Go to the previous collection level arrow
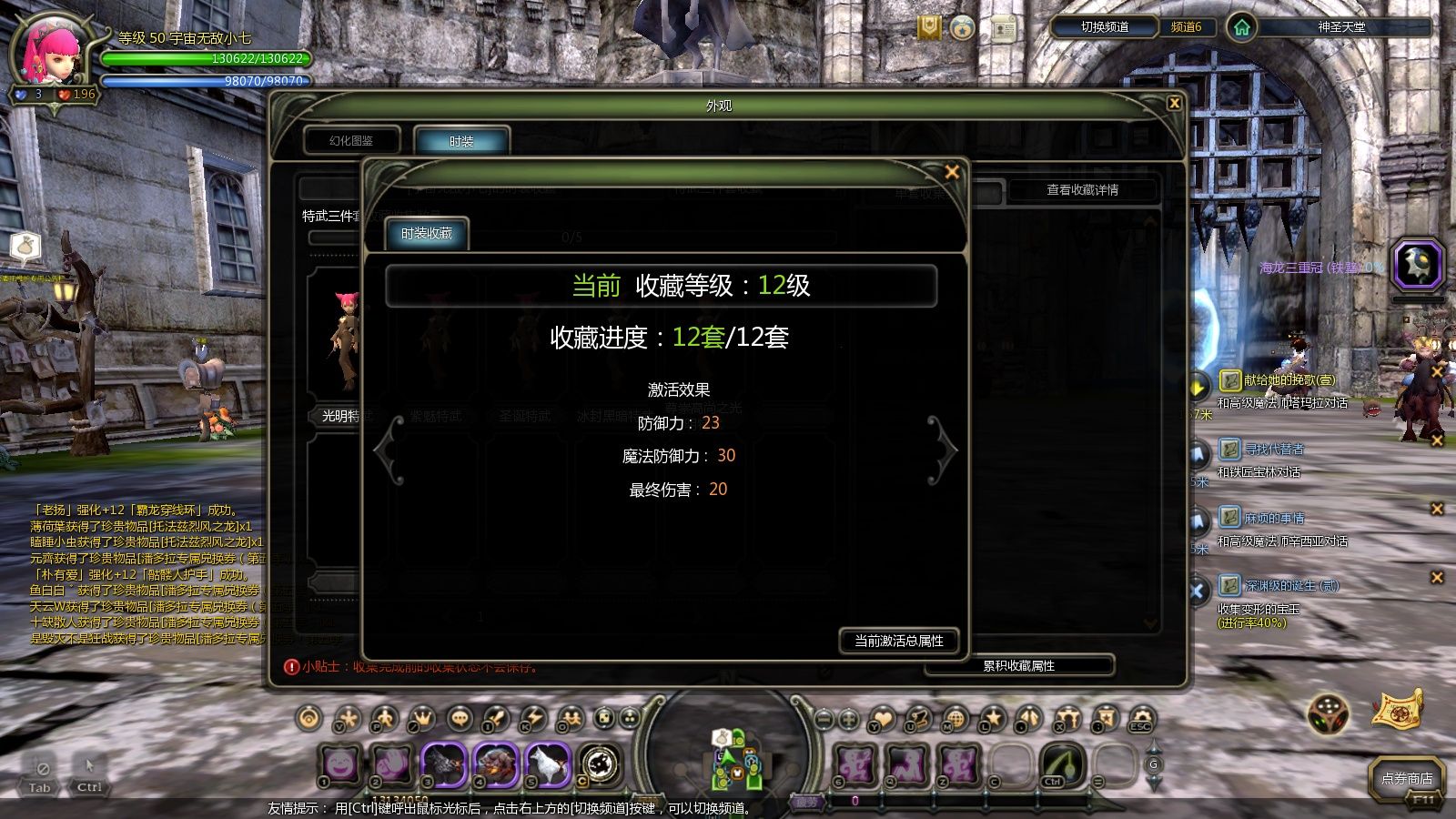The height and width of the screenshot is (819, 1456). 389,450
